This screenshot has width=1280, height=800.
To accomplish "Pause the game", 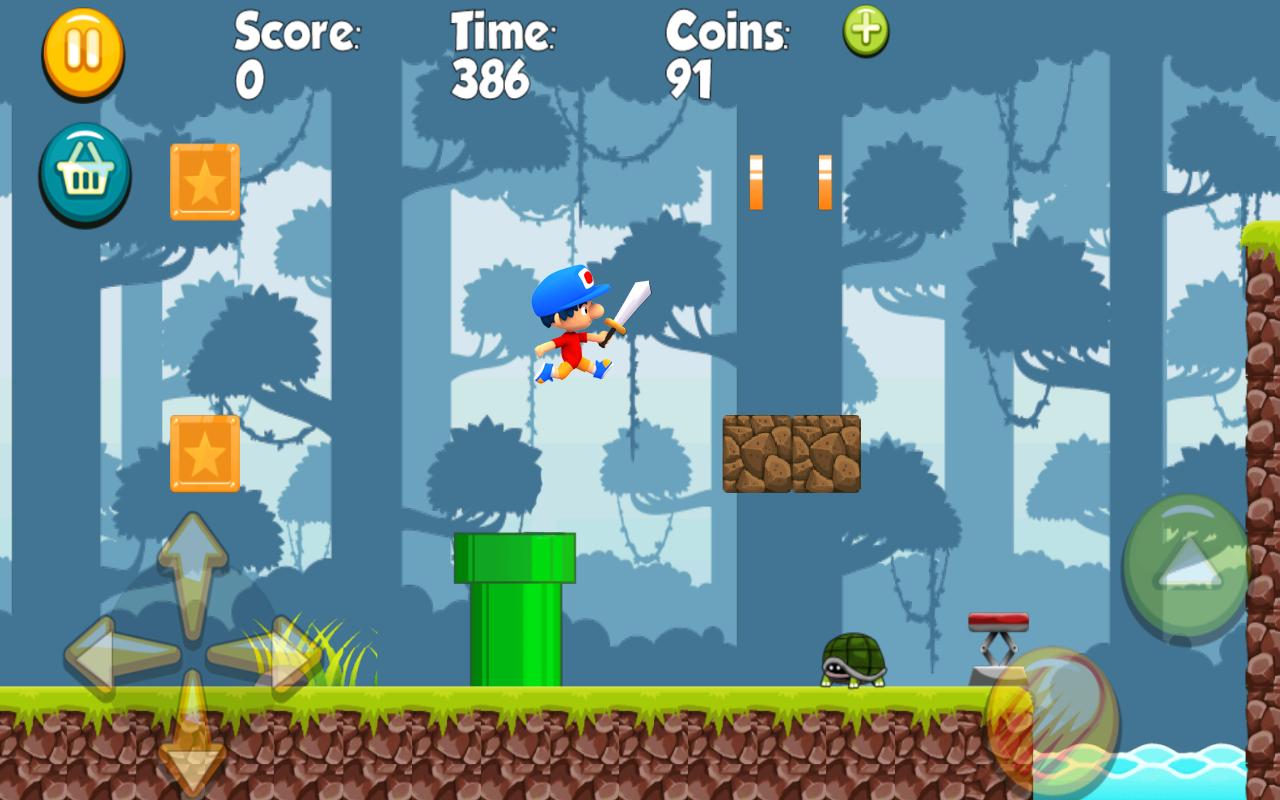I will tap(84, 53).
